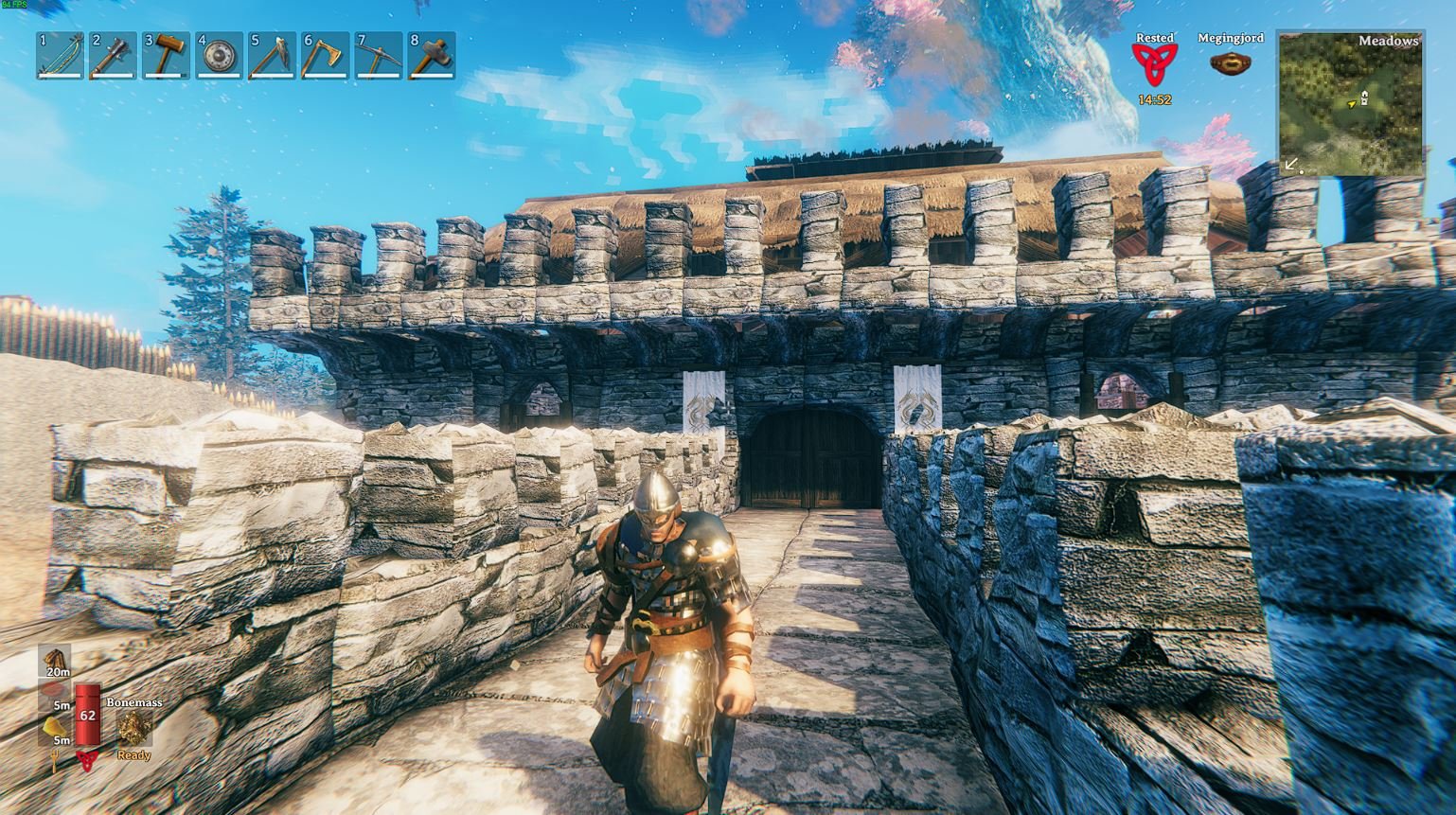The height and width of the screenshot is (815, 1456).
Task: Activate the Bonemass forsaken power icon
Action: 133,729
